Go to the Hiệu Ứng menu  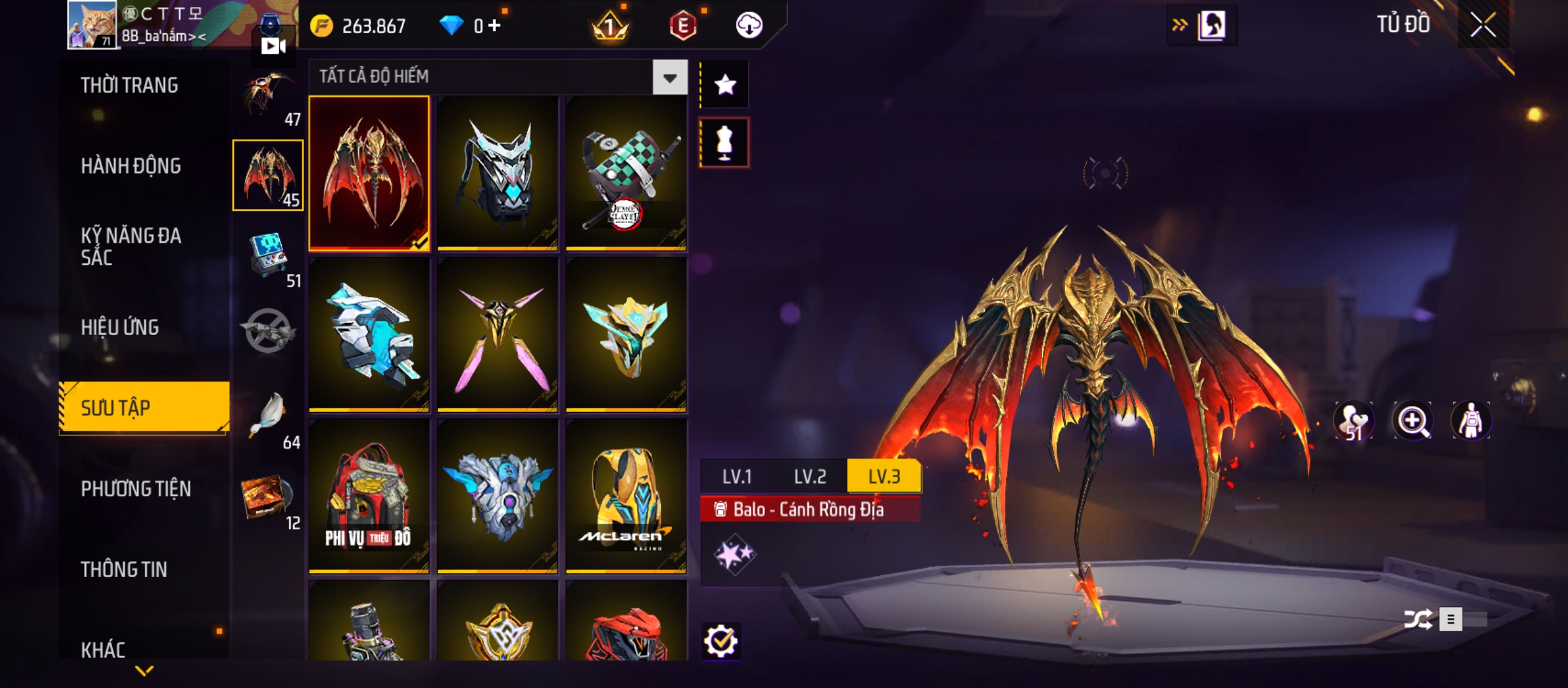click(x=120, y=327)
